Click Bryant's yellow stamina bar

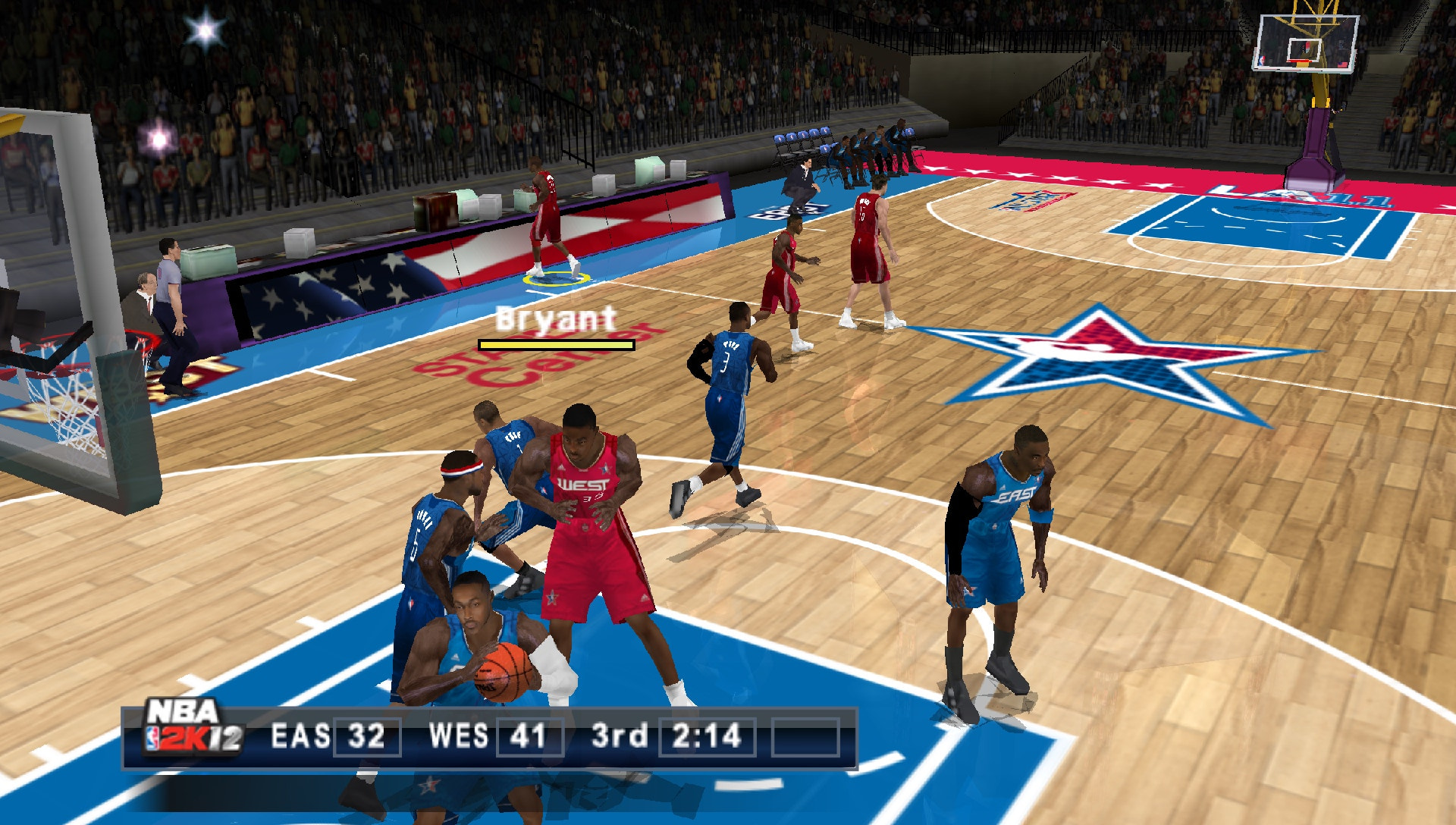554,347
